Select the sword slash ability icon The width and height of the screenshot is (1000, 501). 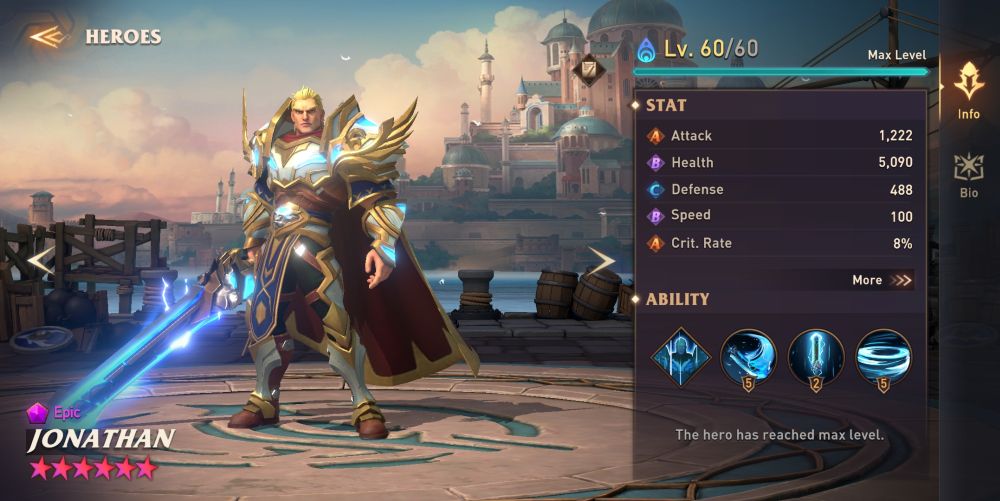pyautogui.click(x=748, y=357)
